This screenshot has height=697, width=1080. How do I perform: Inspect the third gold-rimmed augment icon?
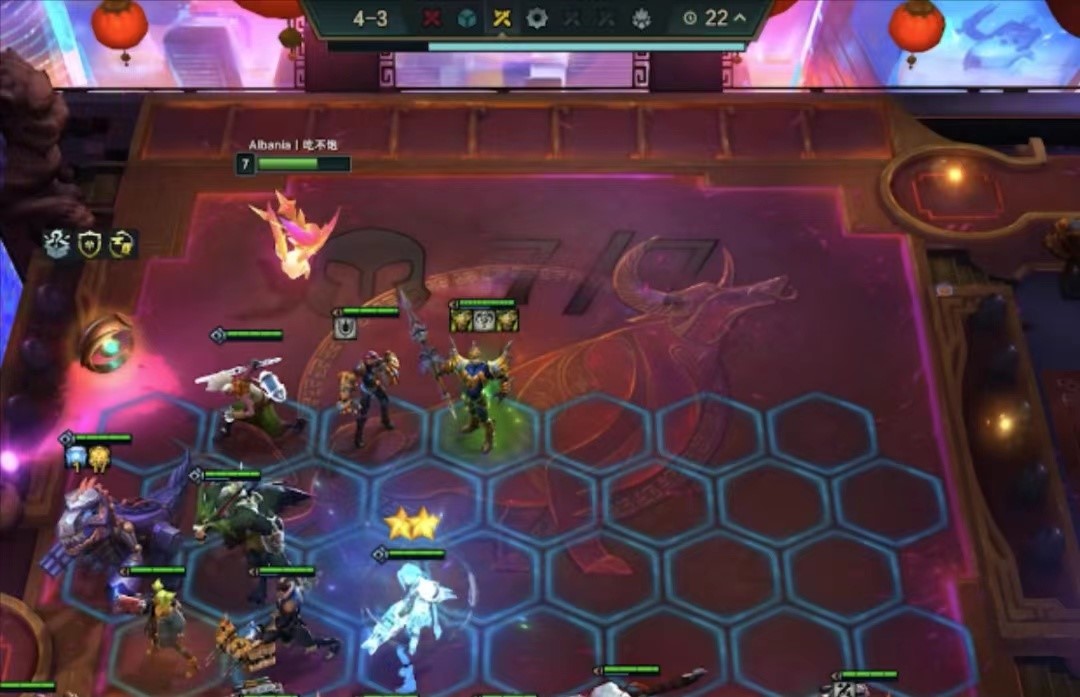(x=124, y=243)
